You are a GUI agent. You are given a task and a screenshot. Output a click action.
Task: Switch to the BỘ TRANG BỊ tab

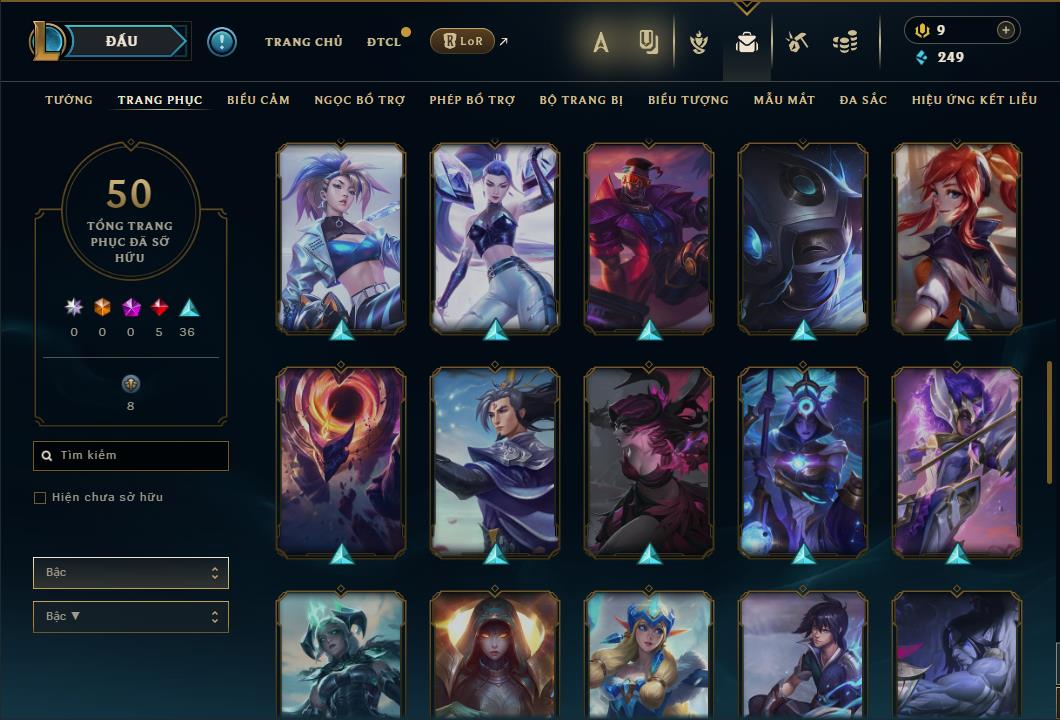pyautogui.click(x=581, y=100)
